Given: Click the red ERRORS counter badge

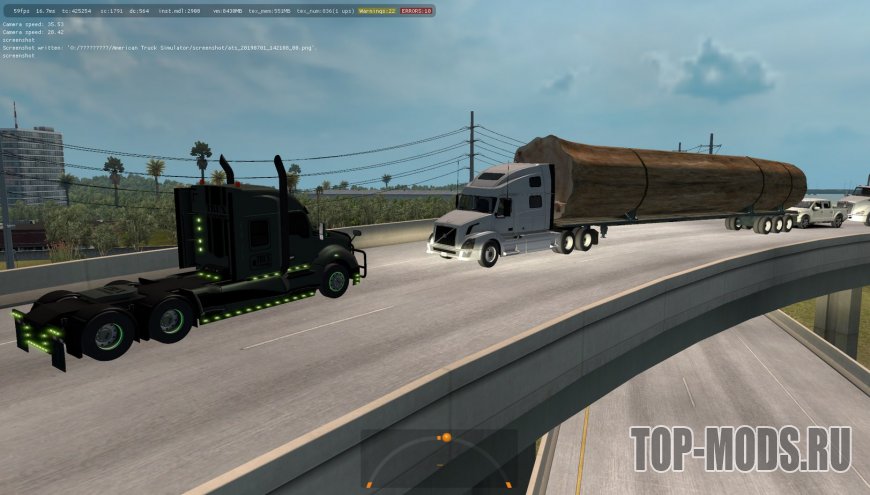Looking at the screenshot, I should coord(416,10).
